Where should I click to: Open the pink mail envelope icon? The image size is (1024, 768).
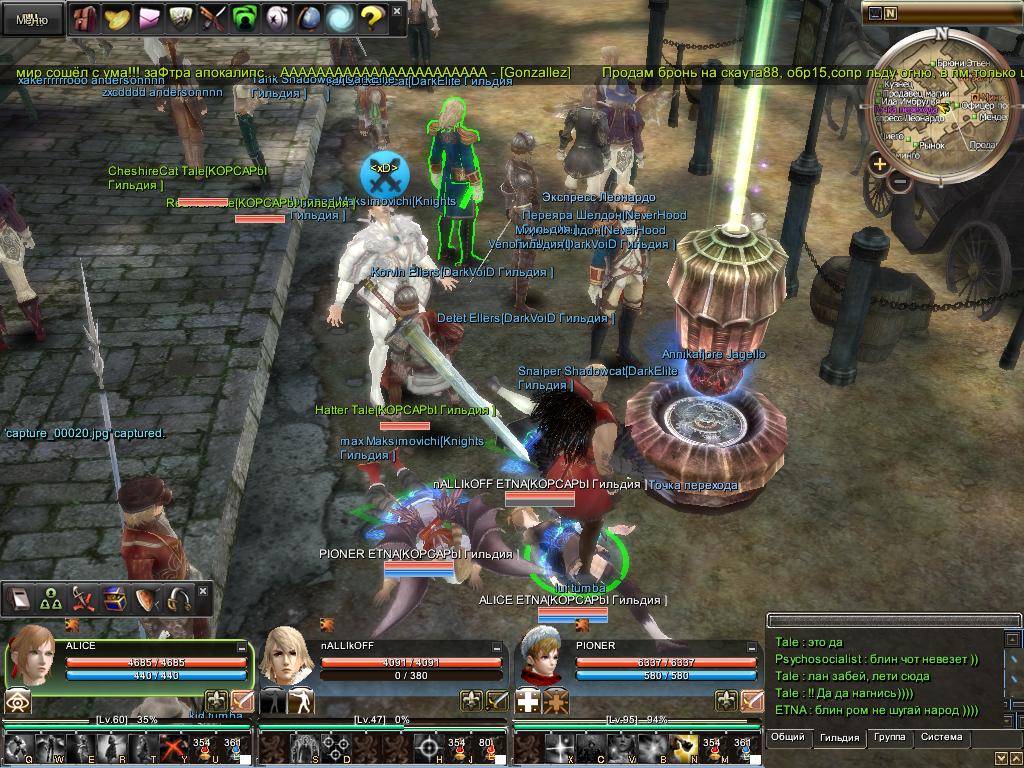(x=149, y=18)
